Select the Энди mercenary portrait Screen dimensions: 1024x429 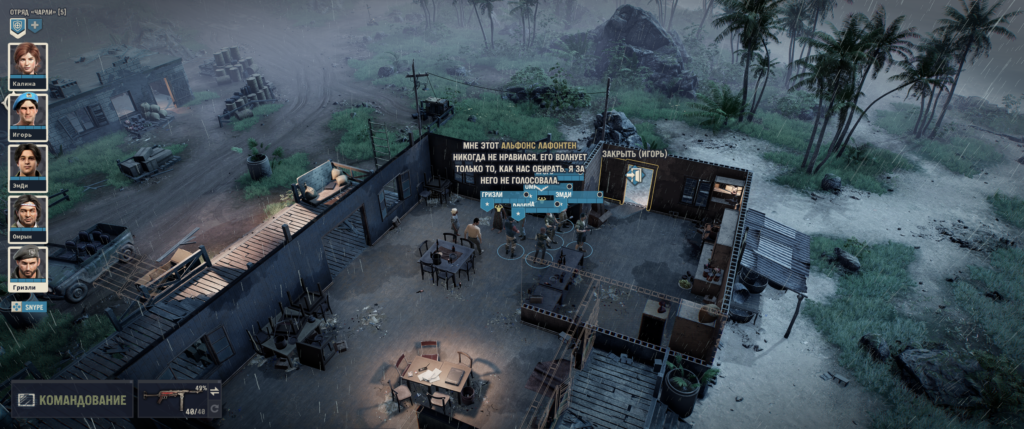pos(28,164)
